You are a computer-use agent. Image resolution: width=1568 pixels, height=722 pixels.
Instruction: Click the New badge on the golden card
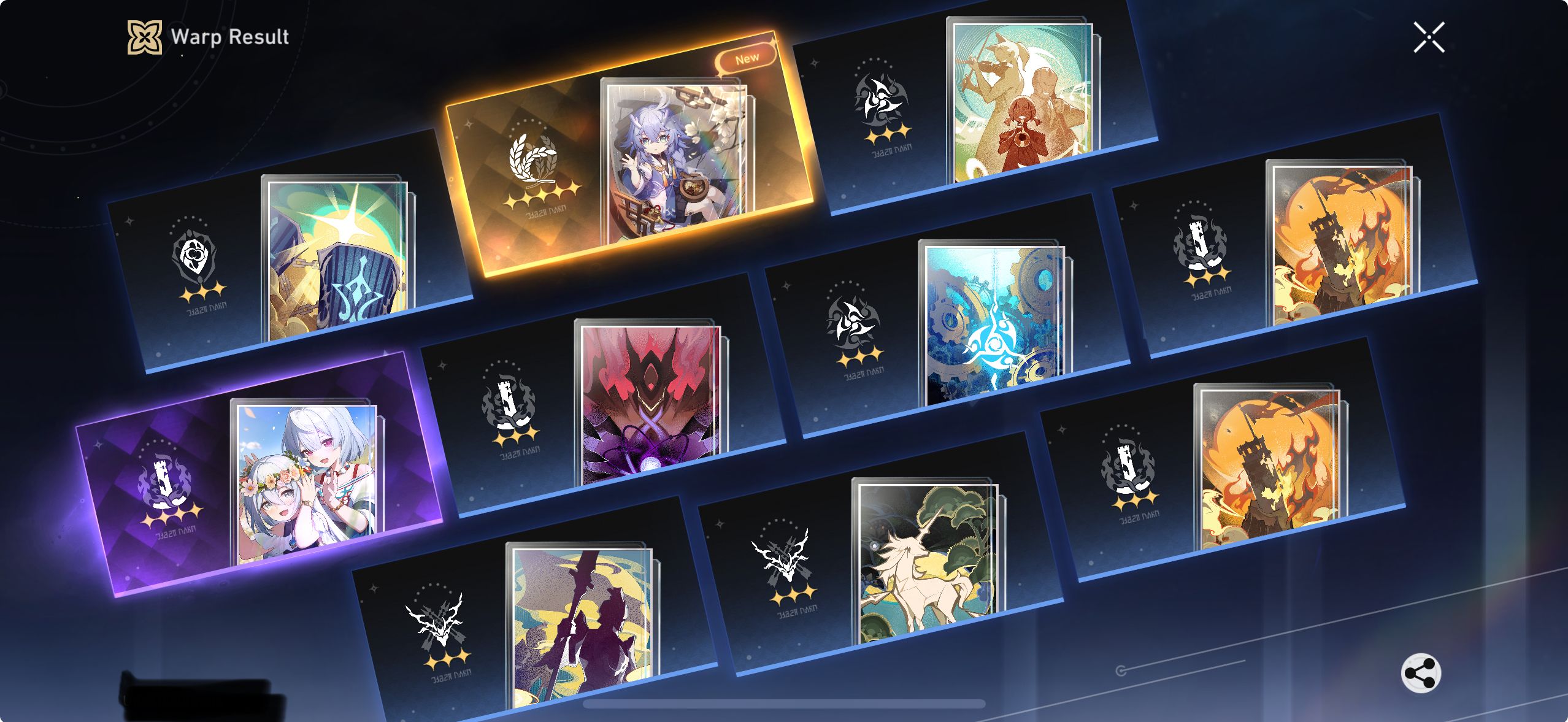pos(747,57)
